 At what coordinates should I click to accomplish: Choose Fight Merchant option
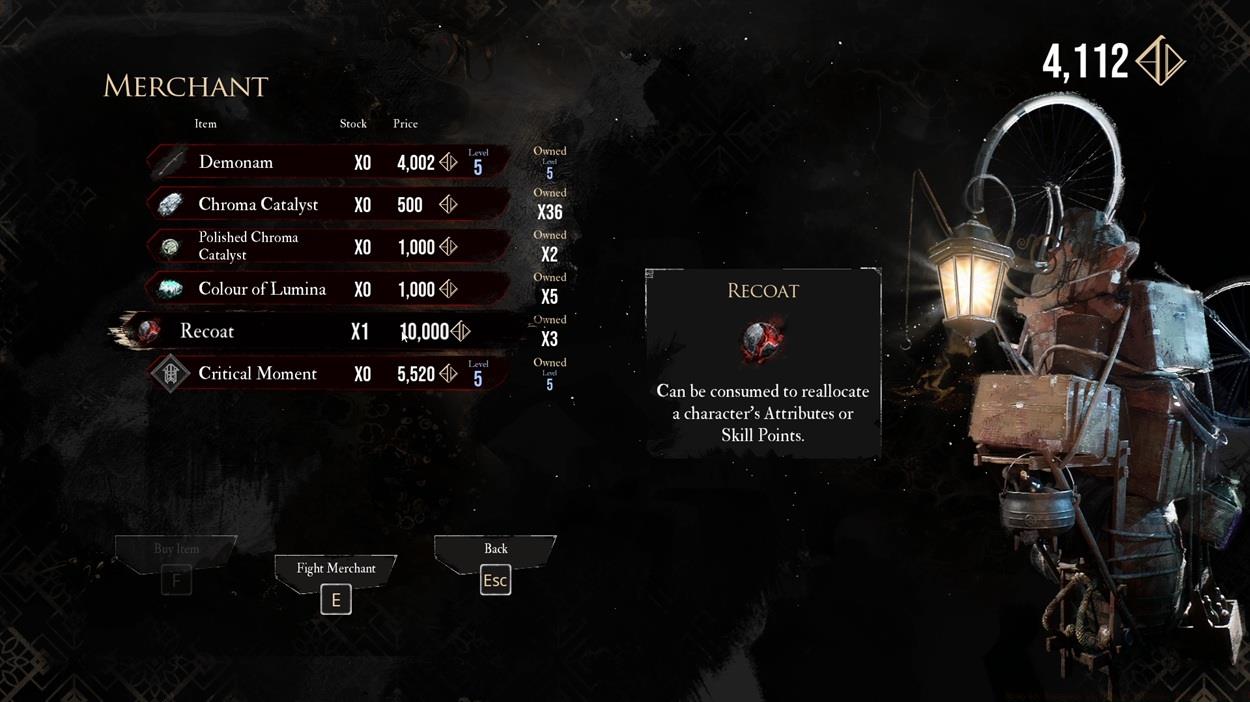(336, 584)
